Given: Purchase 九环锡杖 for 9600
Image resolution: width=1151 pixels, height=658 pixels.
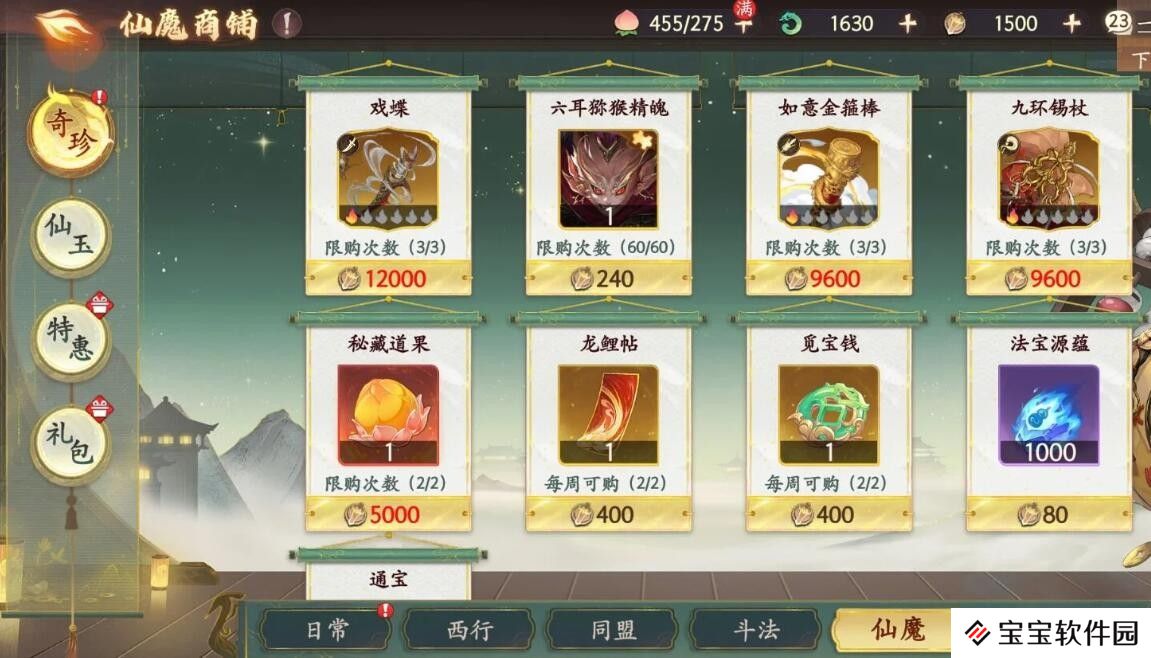Looking at the screenshot, I should [x=1048, y=278].
